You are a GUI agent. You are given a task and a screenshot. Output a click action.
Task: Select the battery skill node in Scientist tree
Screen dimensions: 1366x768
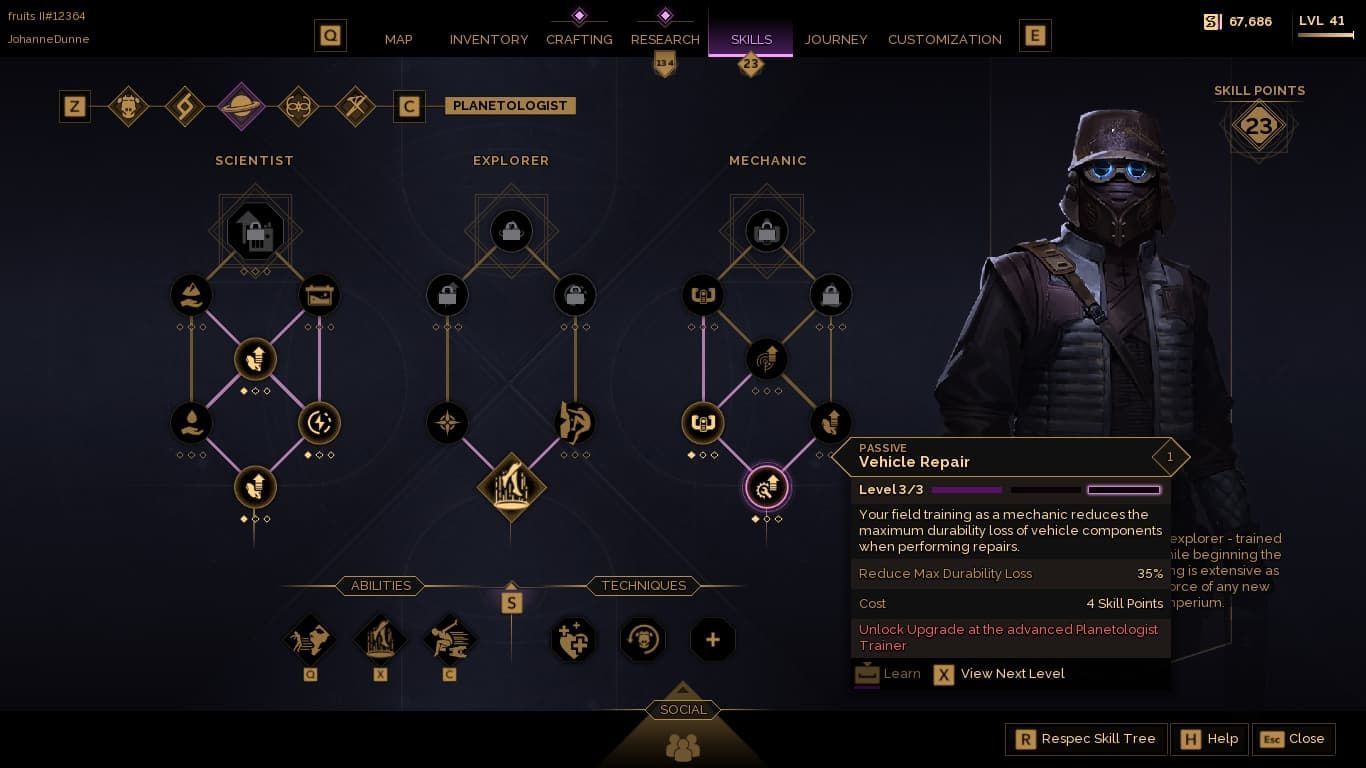coord(319,294)
